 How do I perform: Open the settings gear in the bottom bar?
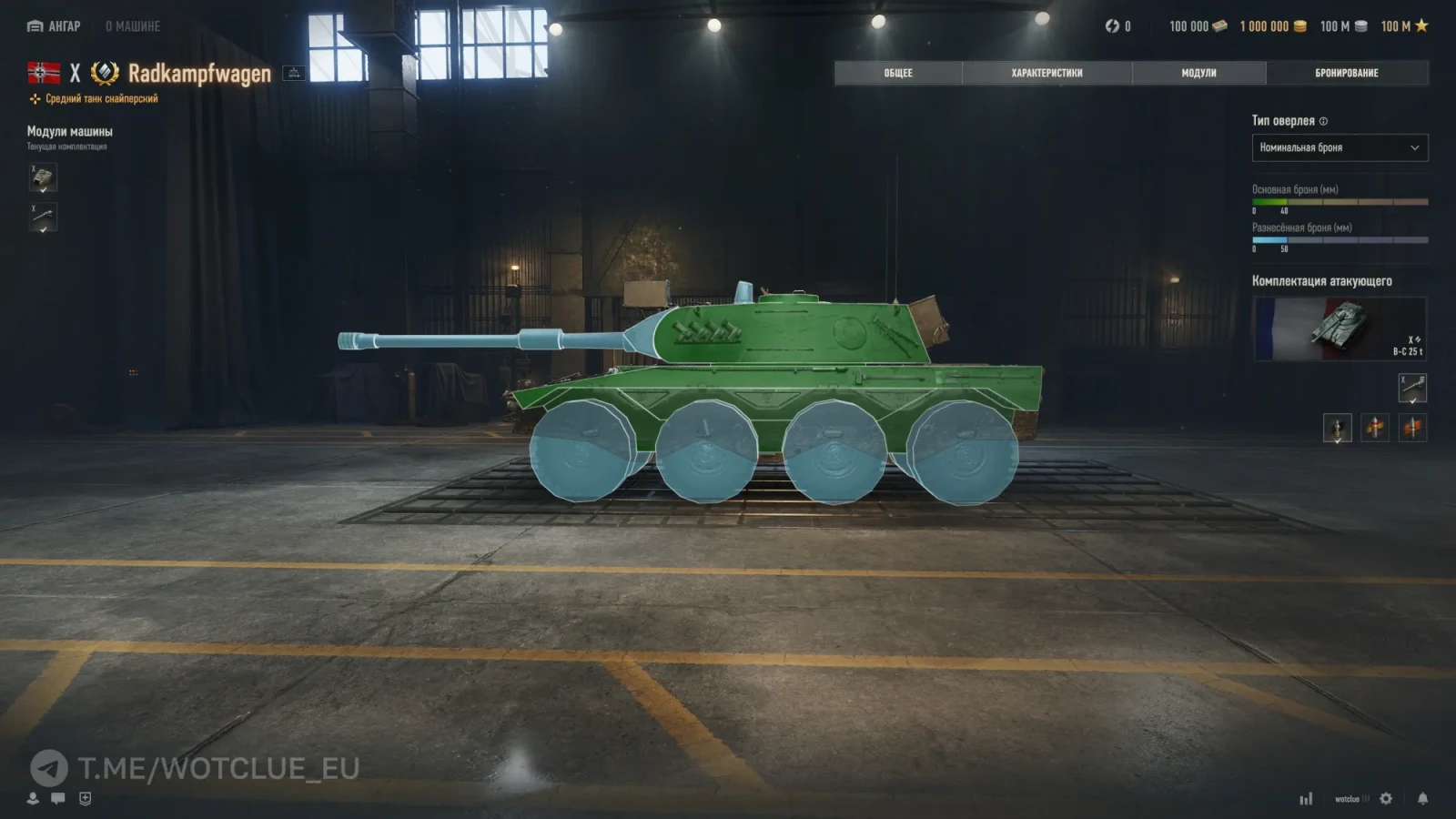pyautogui.click(x=1385, y=798)
